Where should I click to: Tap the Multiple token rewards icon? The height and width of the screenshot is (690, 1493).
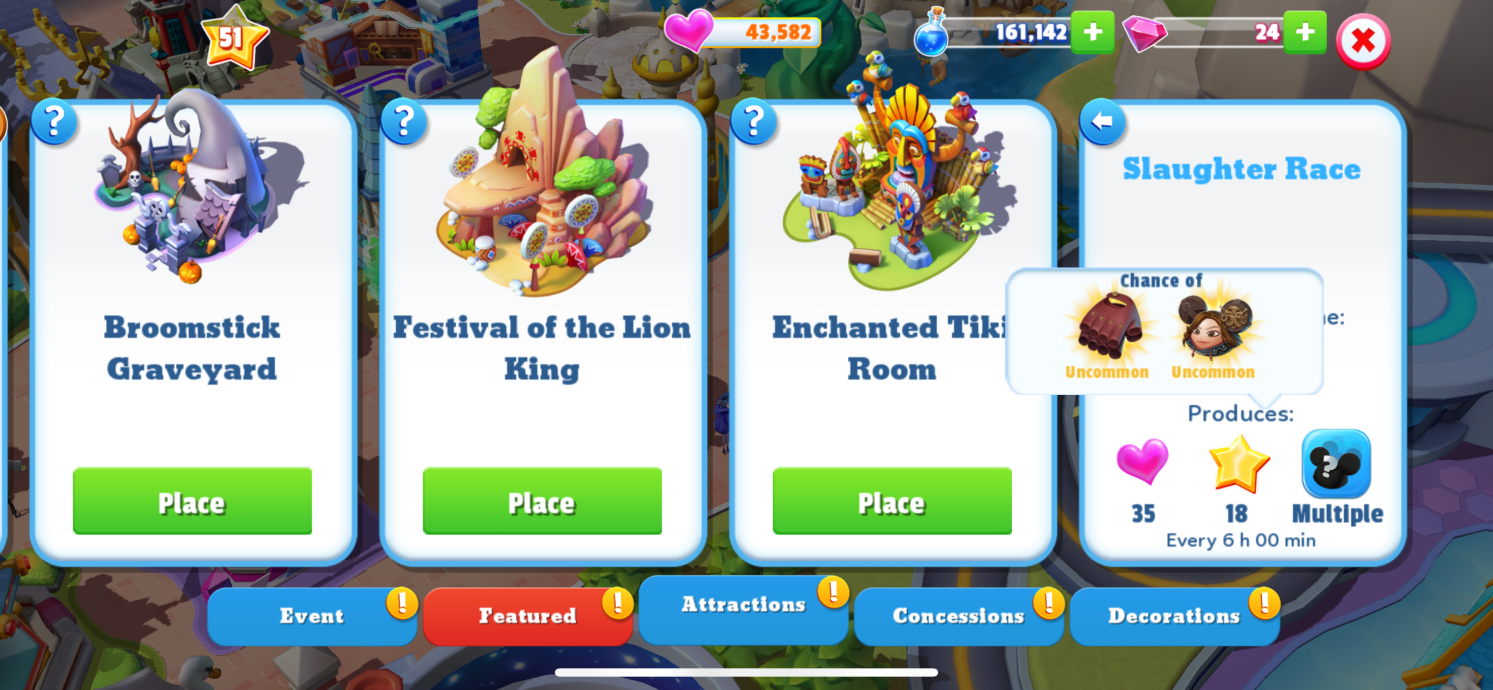[x=1336, y=464]
